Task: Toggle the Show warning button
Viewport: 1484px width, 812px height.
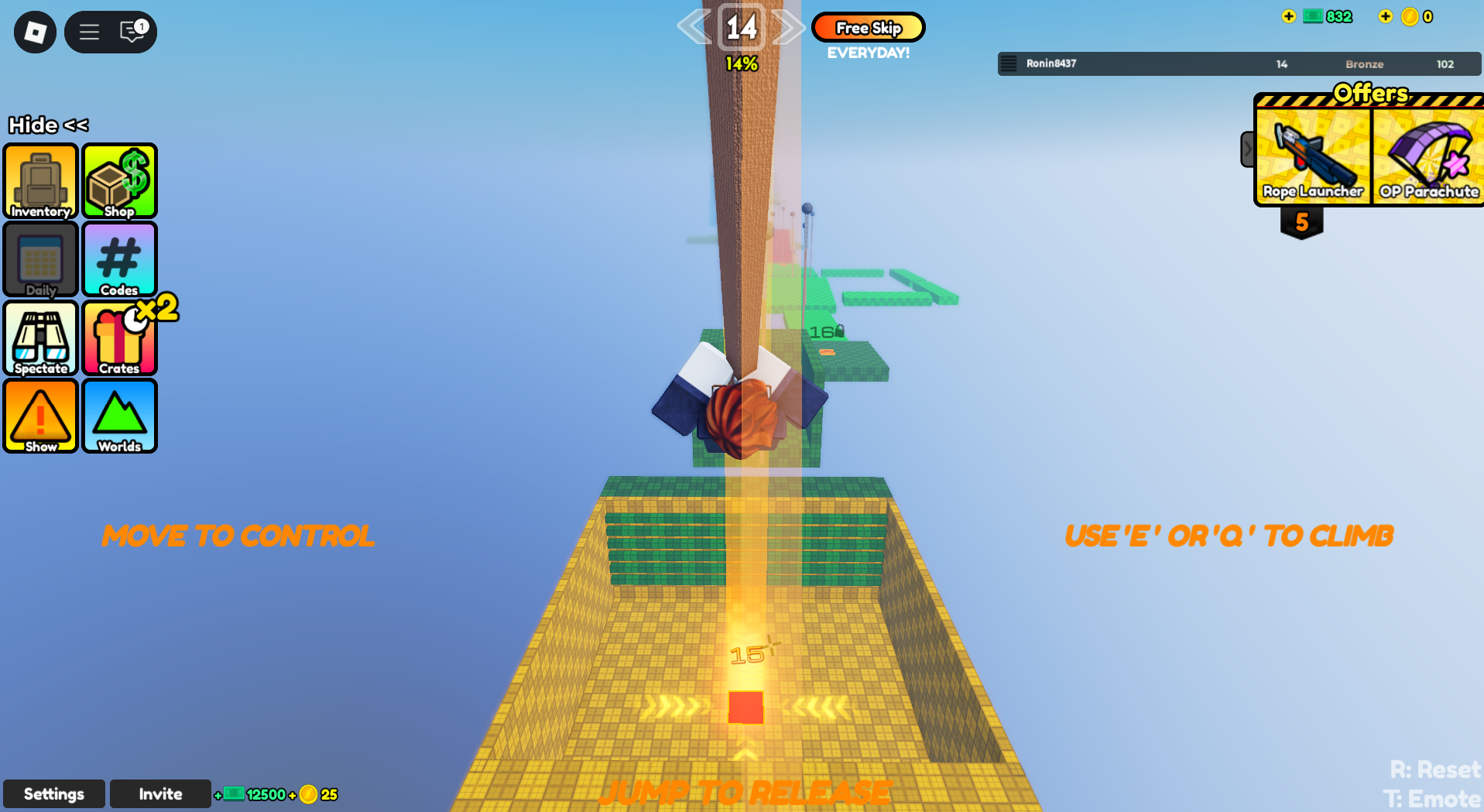Action: pos(41,416)
